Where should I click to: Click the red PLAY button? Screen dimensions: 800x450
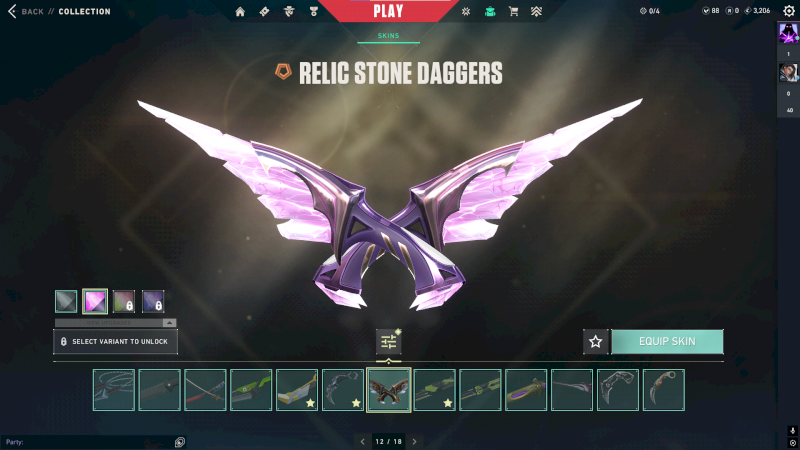pos(389,11)
